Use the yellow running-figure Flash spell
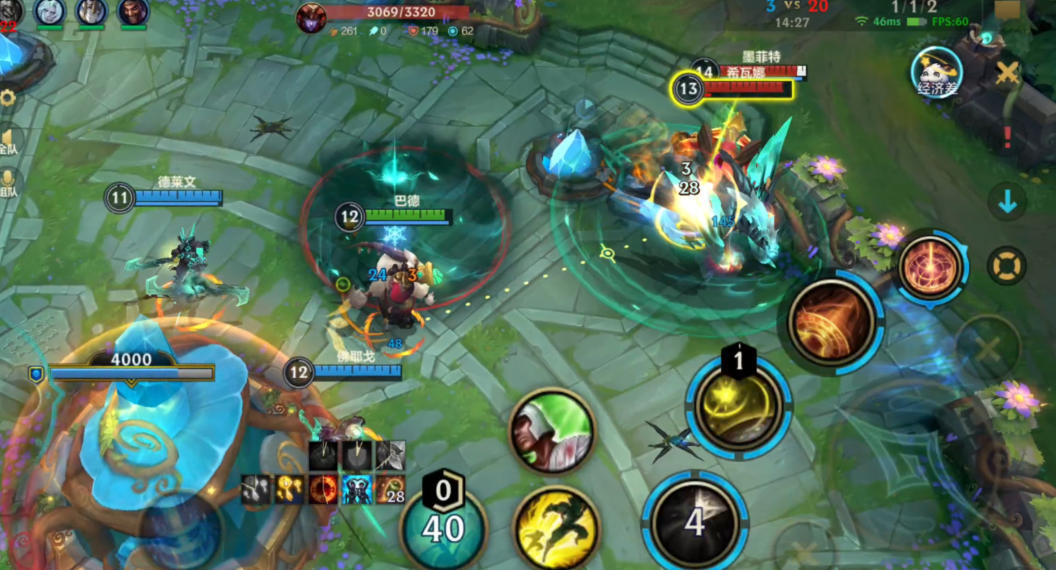This screenshot has height=570, width=1056. pos(556,527)
